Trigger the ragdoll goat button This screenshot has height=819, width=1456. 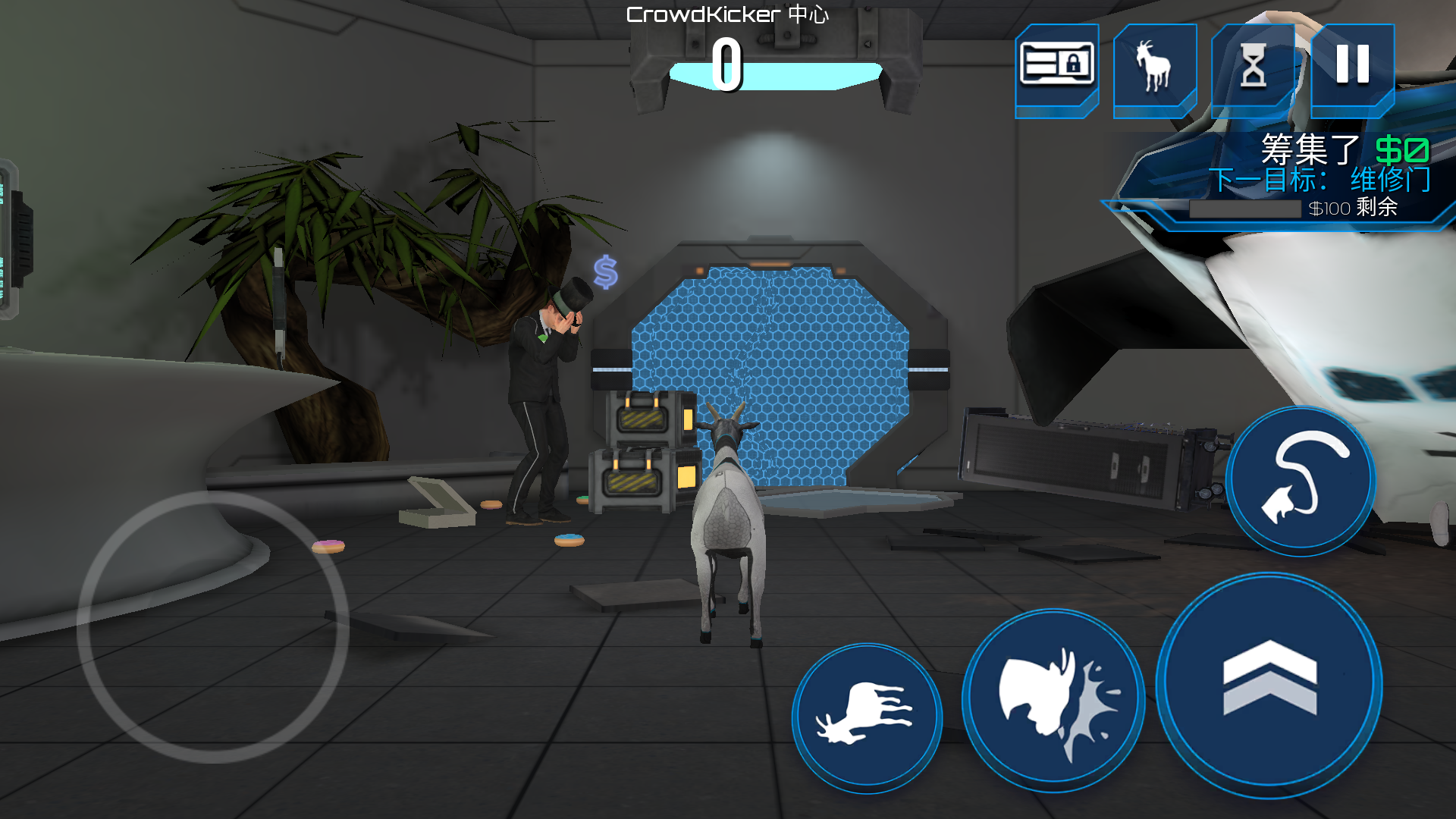(x=867, y=717)
